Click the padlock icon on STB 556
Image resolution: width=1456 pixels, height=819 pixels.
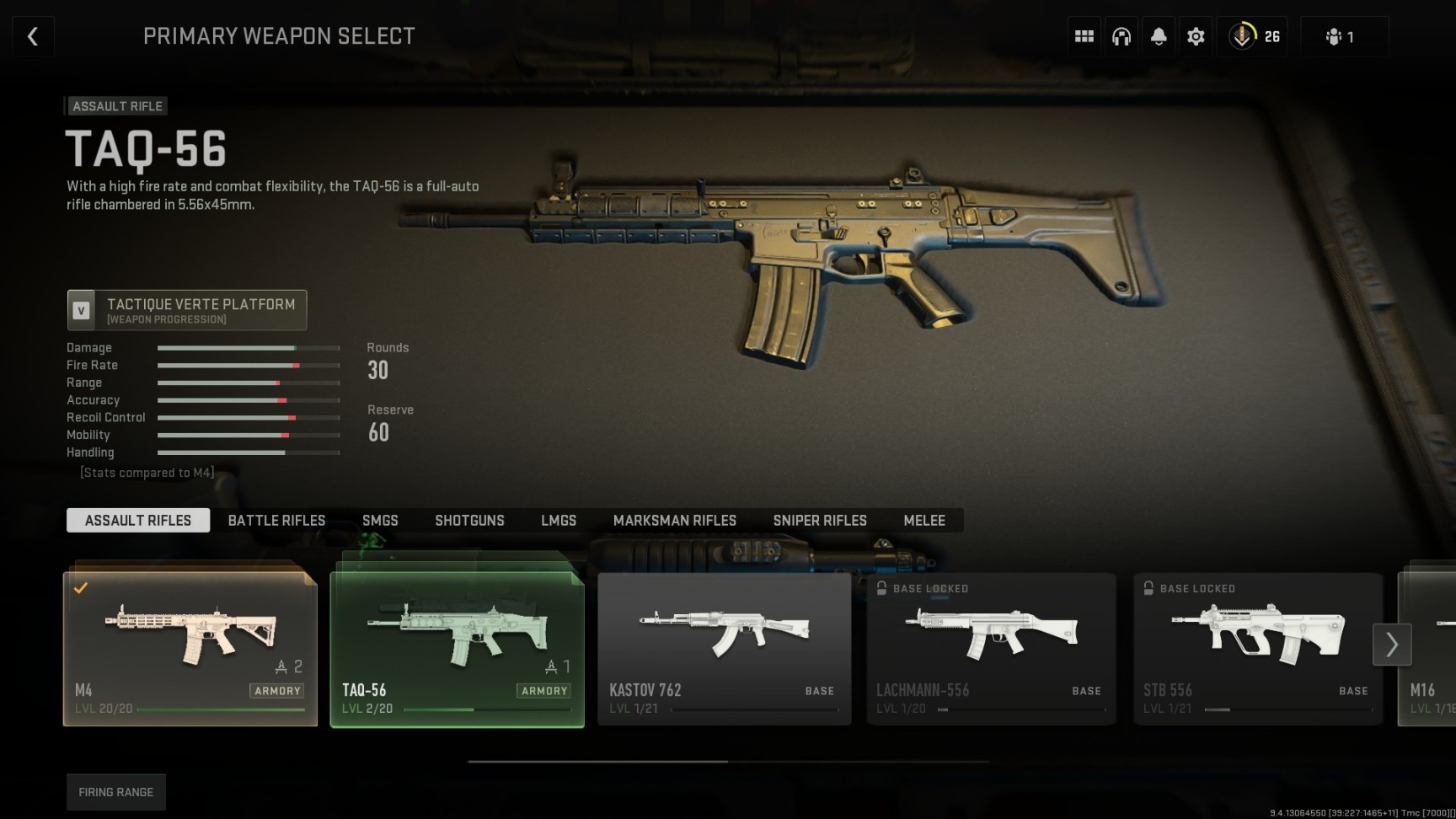tap(1148, 588)
